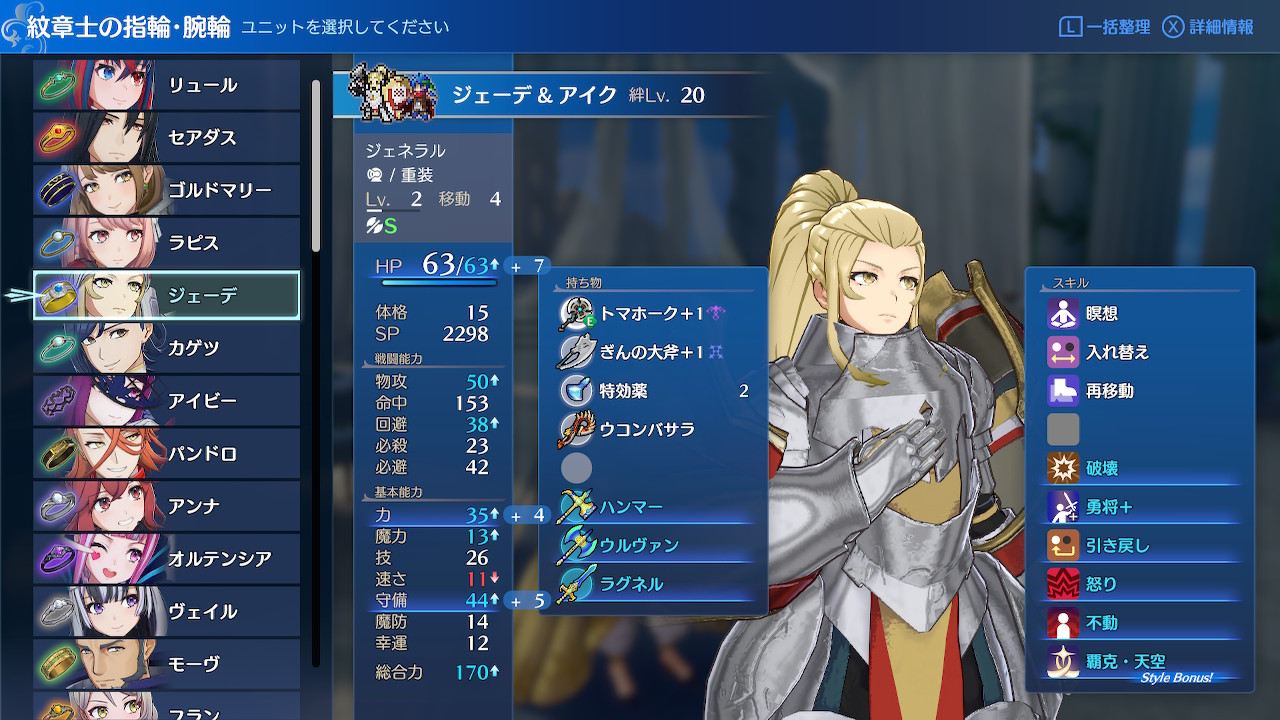Select the ラグネル emblem weapon
This screenshot has height=720, width=1280.
652,583
